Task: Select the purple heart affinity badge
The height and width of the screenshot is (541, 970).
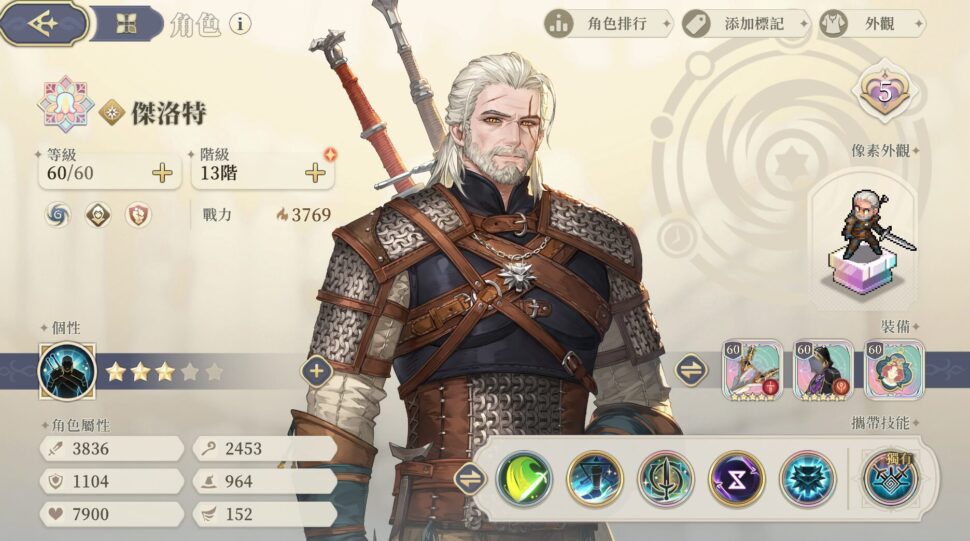Action: point(885,93)
